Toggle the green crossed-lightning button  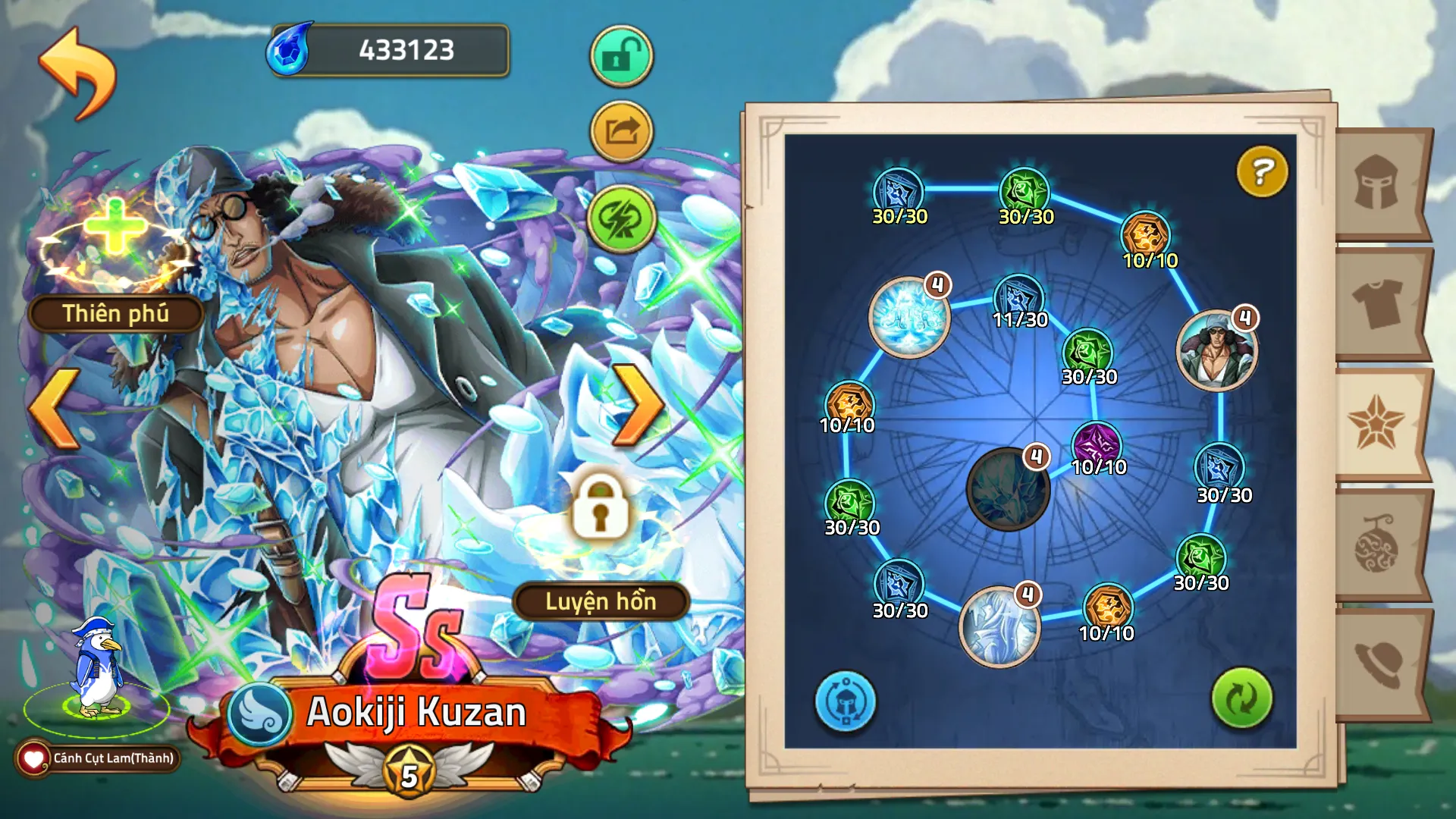(x=621, y=219)
